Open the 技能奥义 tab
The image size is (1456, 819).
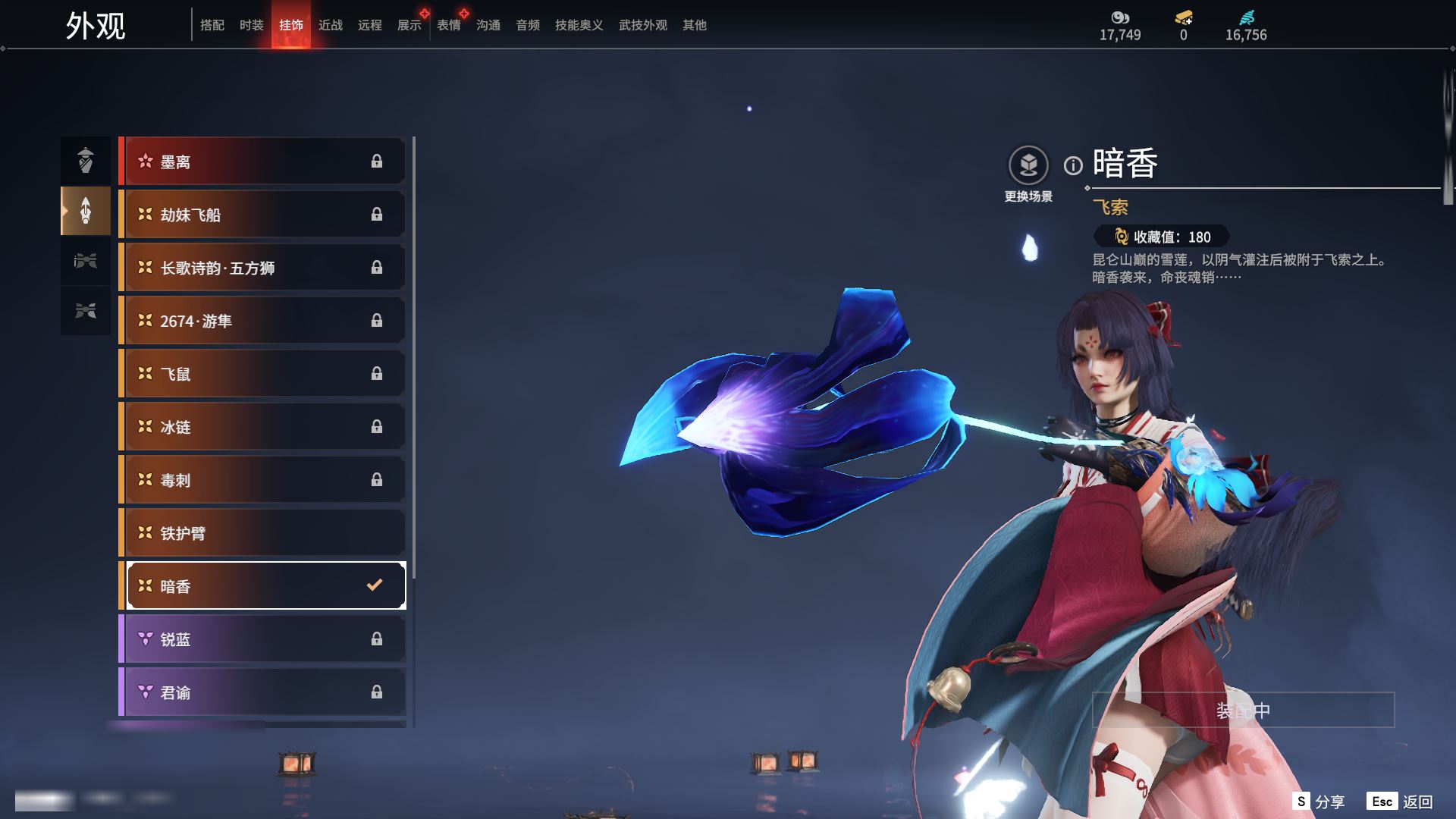click(x=579, y=25)
